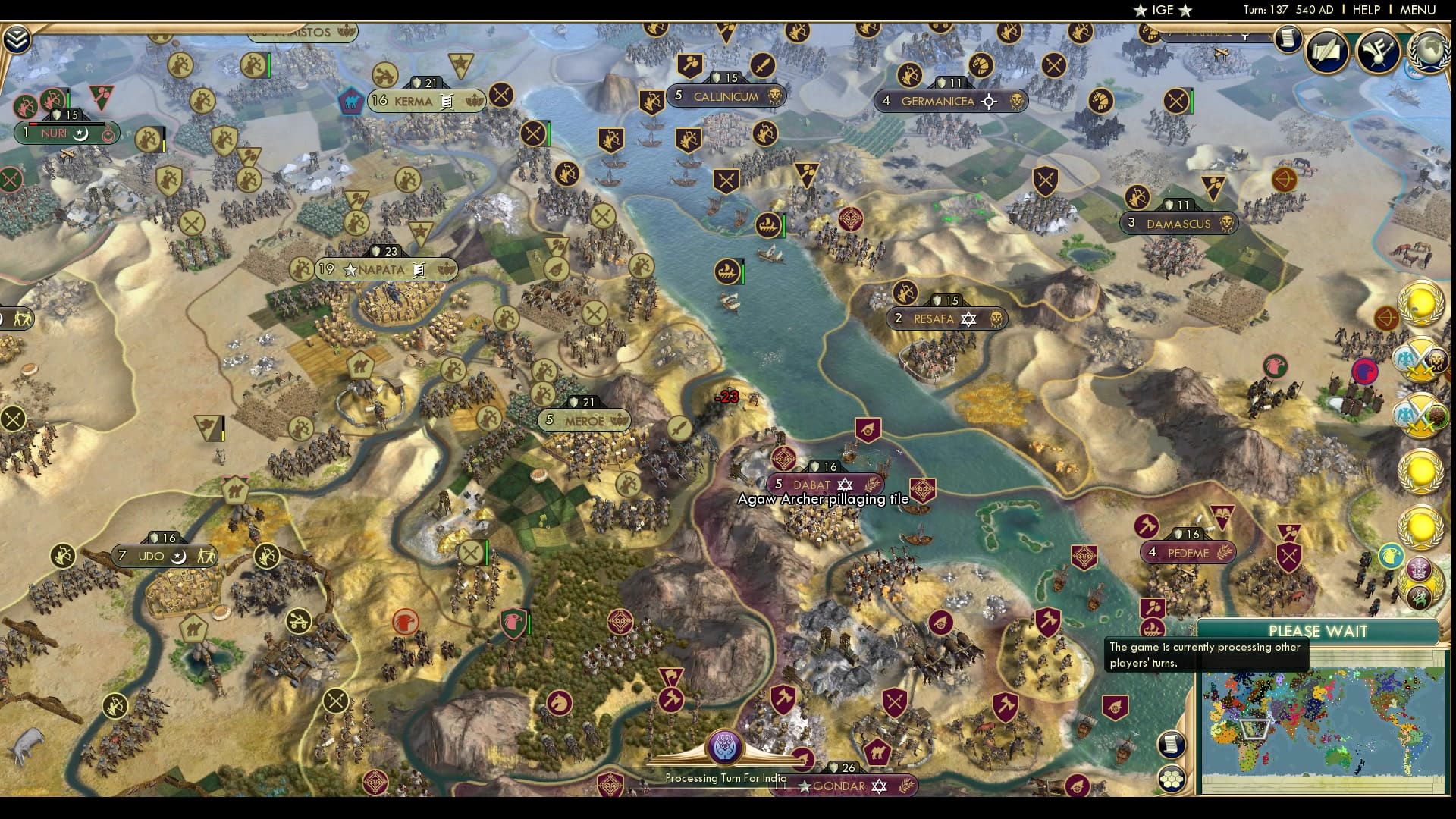Toggle Strategic View with the hex-grid icon

(1173, 777)
